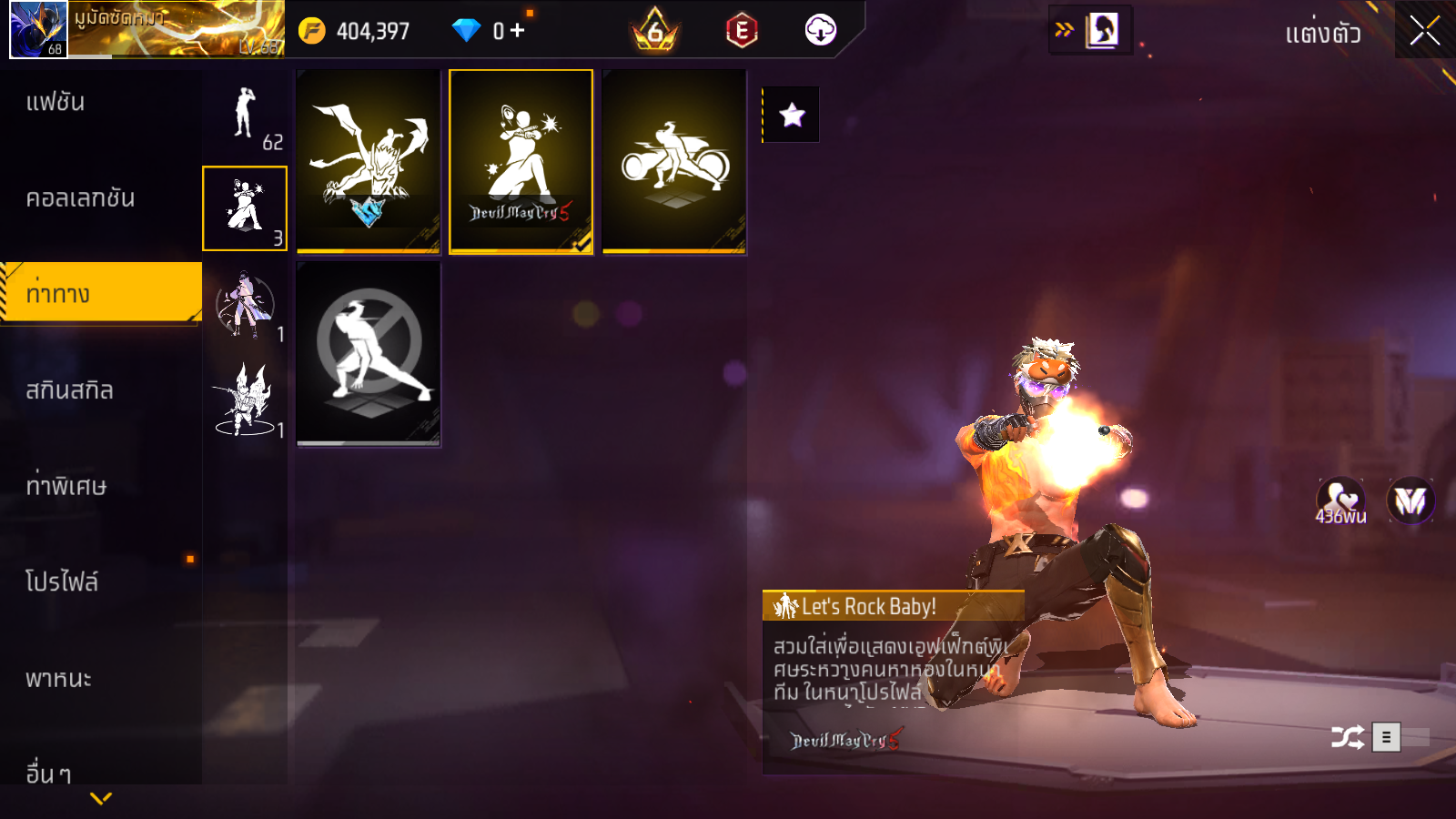Go to the โปรไฟล์ profile category
The height and width of the screenshot is (819, 1456).
tap(62, 582)
